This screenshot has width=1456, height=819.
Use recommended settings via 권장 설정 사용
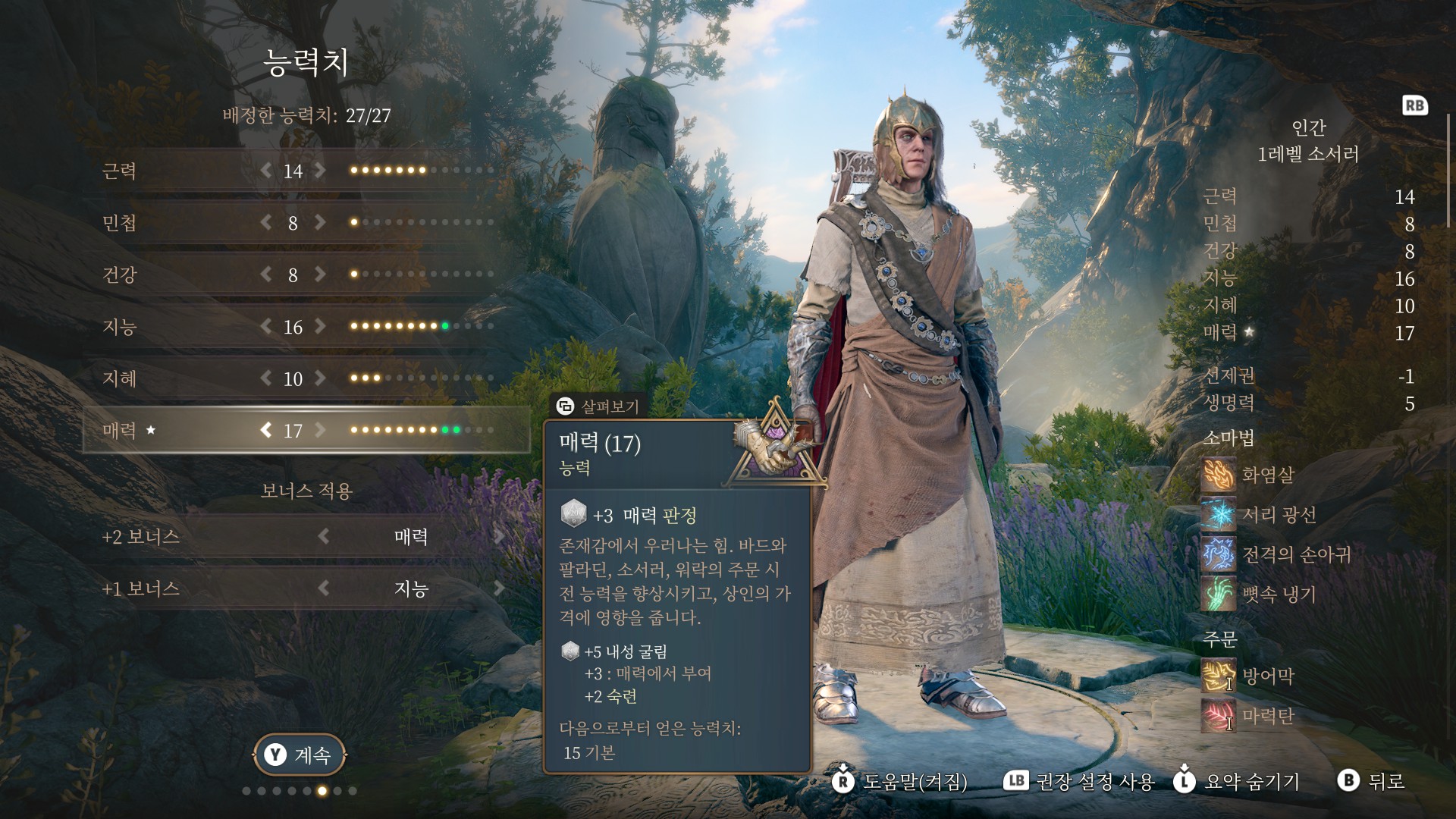click(1079, 782)
